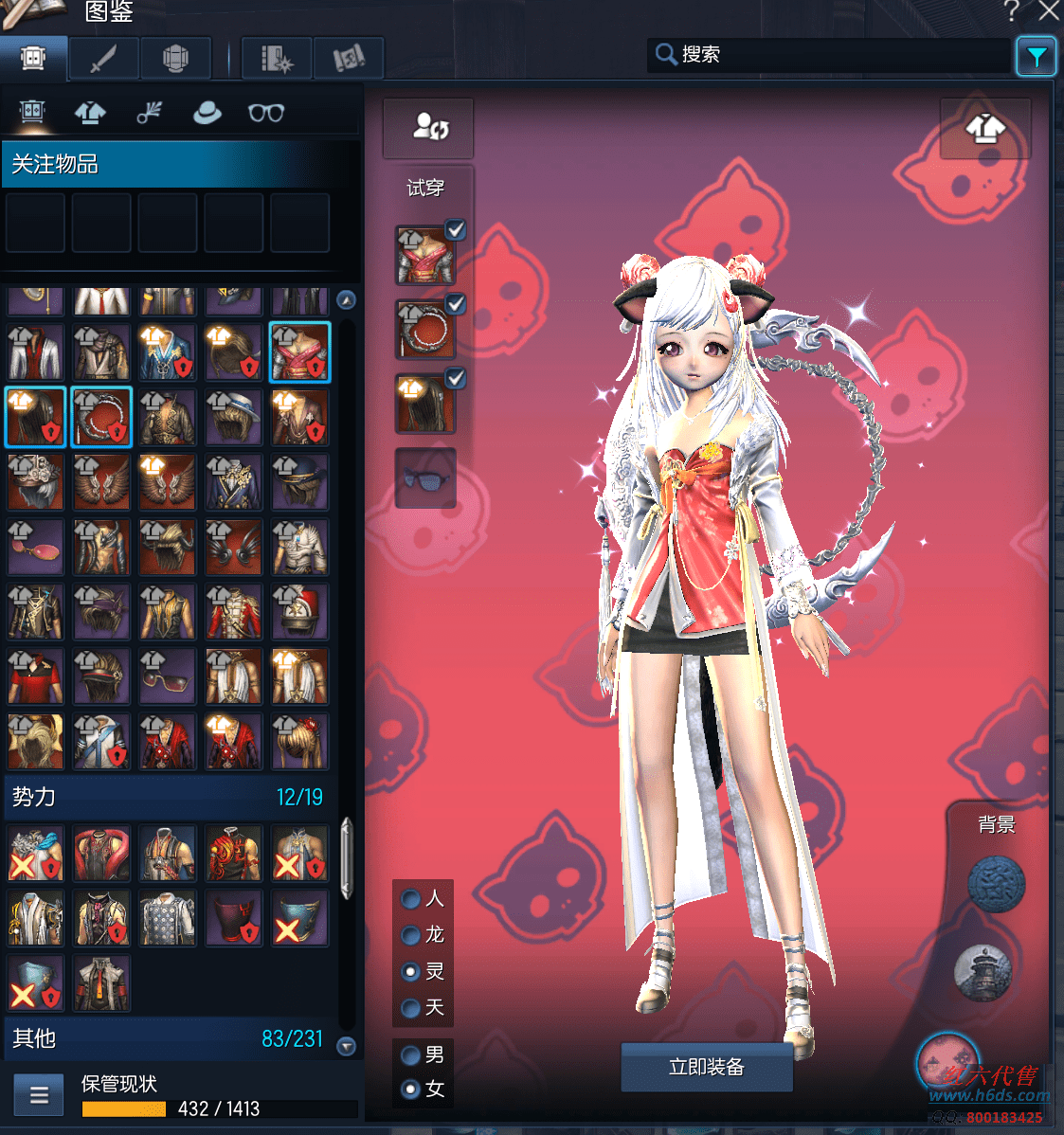Select the hat category filter
Screen dimensions: 1064x1135
[207, 113]
